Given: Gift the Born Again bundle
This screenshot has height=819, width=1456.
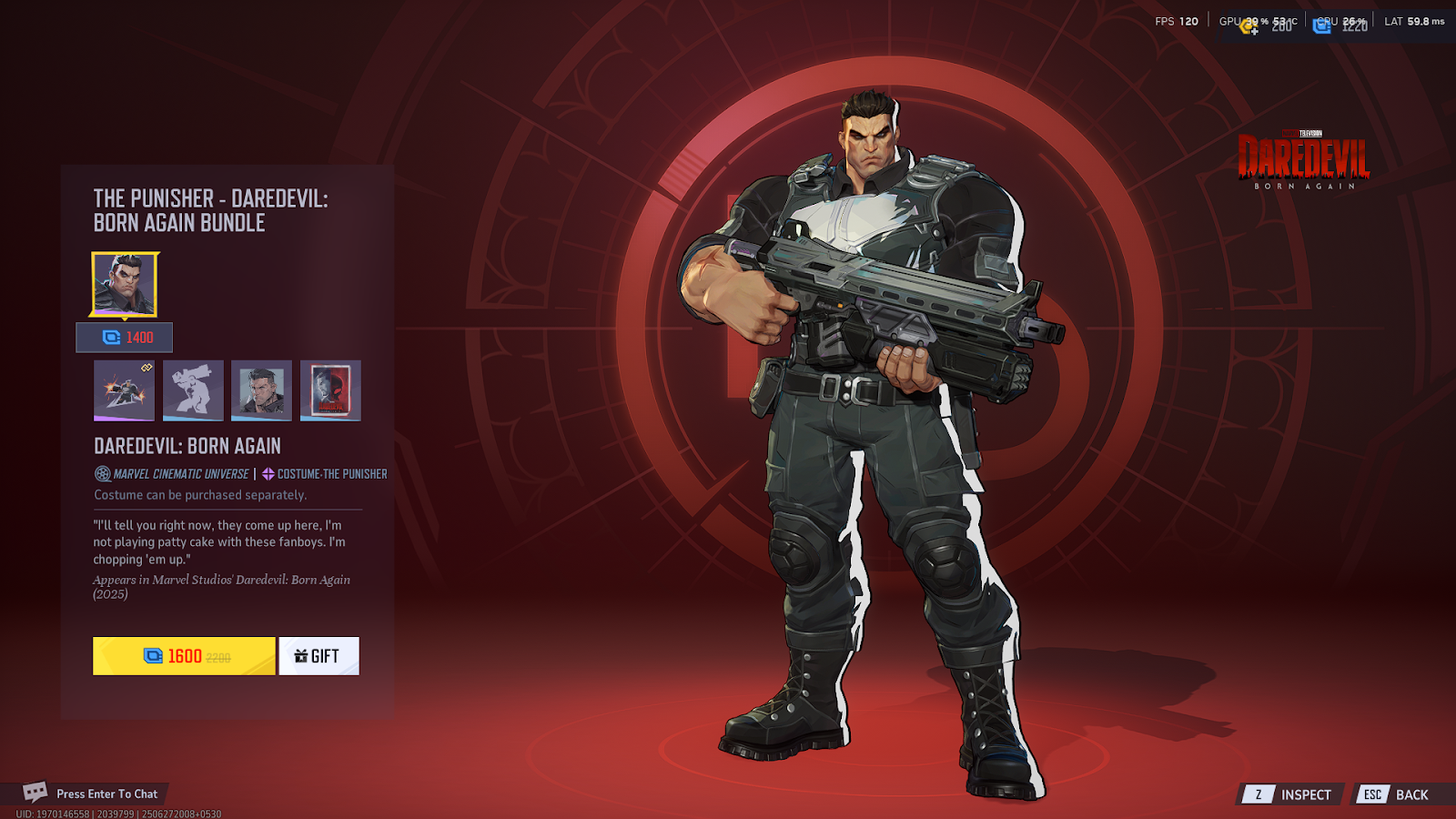Looking at the screenshot, I should coord(318,656).
